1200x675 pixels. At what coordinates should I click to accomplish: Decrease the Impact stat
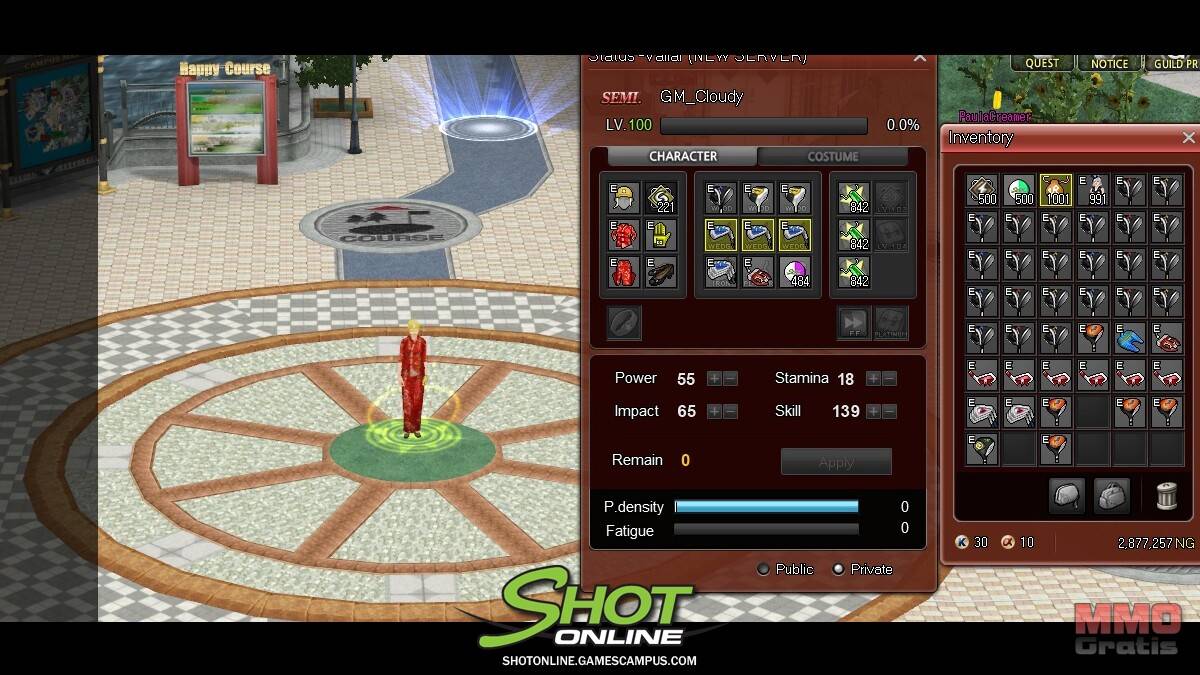click(731, 411)
